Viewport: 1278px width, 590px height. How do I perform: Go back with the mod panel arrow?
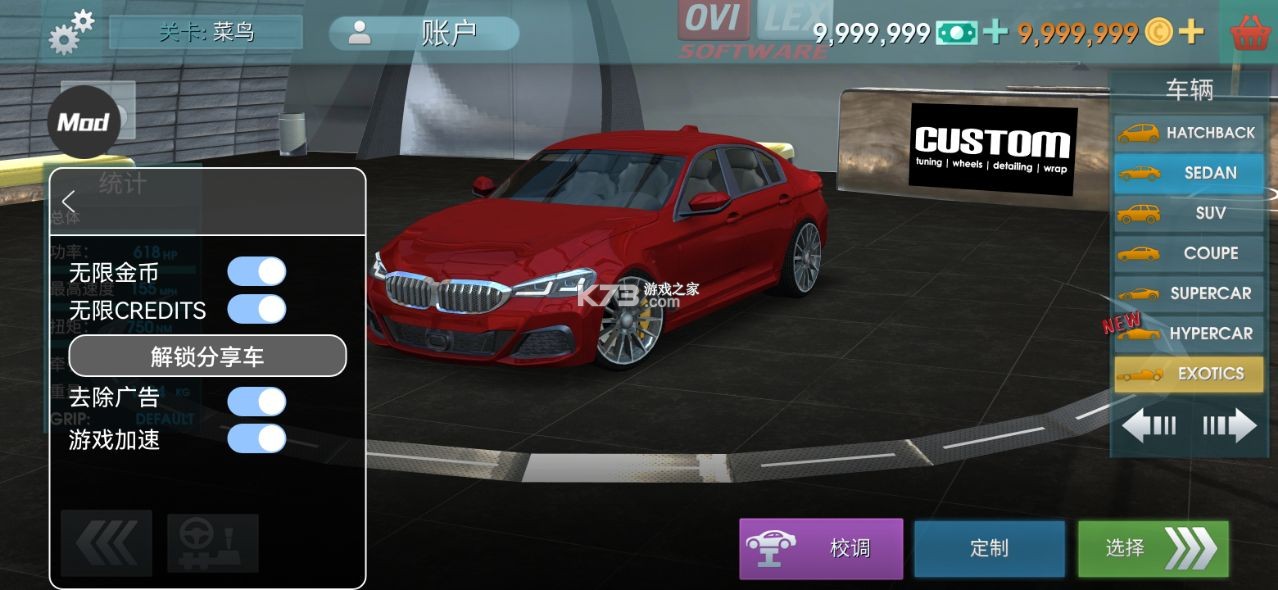[69, 201]
